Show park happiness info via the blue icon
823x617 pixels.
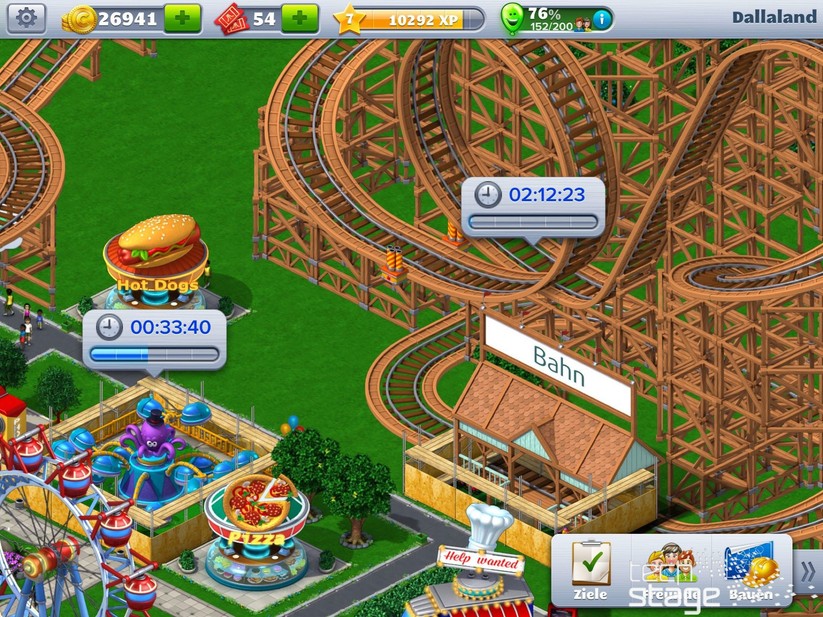coord(600,19)
